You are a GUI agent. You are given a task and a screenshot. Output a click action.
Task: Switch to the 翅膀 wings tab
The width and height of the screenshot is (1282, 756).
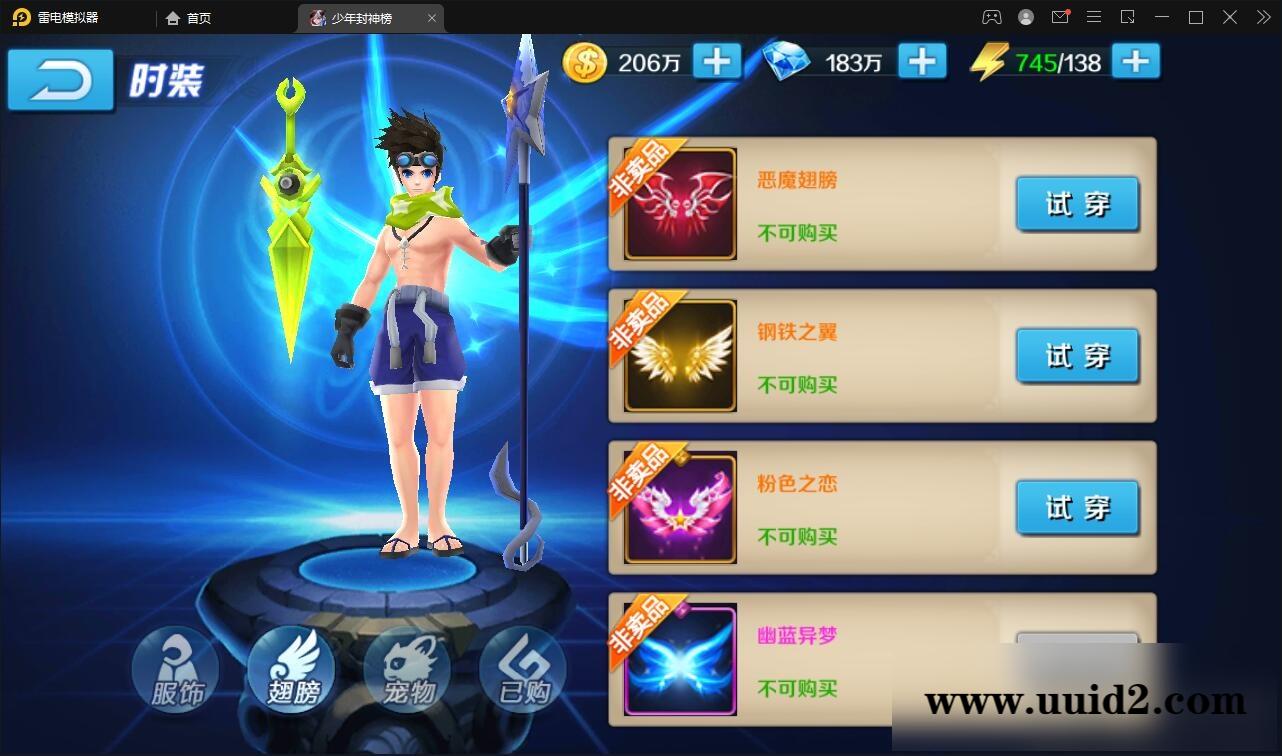(x=291, y=669)
